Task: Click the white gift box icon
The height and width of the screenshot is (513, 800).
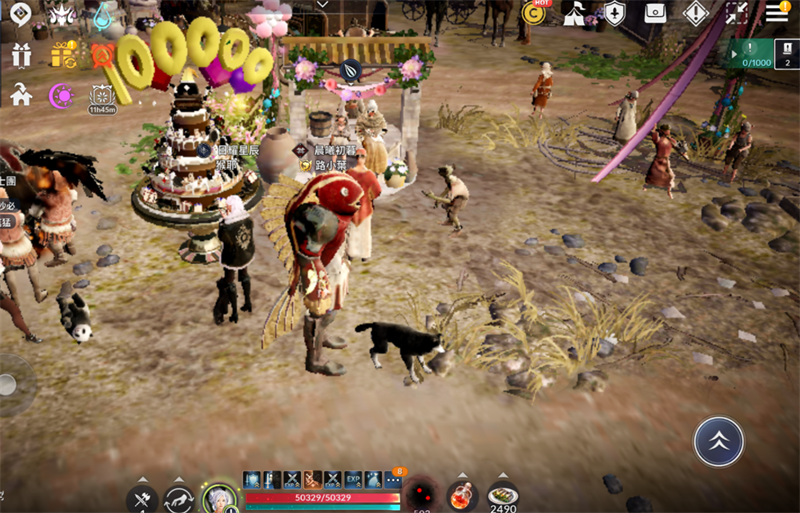Action: point(20,55)
